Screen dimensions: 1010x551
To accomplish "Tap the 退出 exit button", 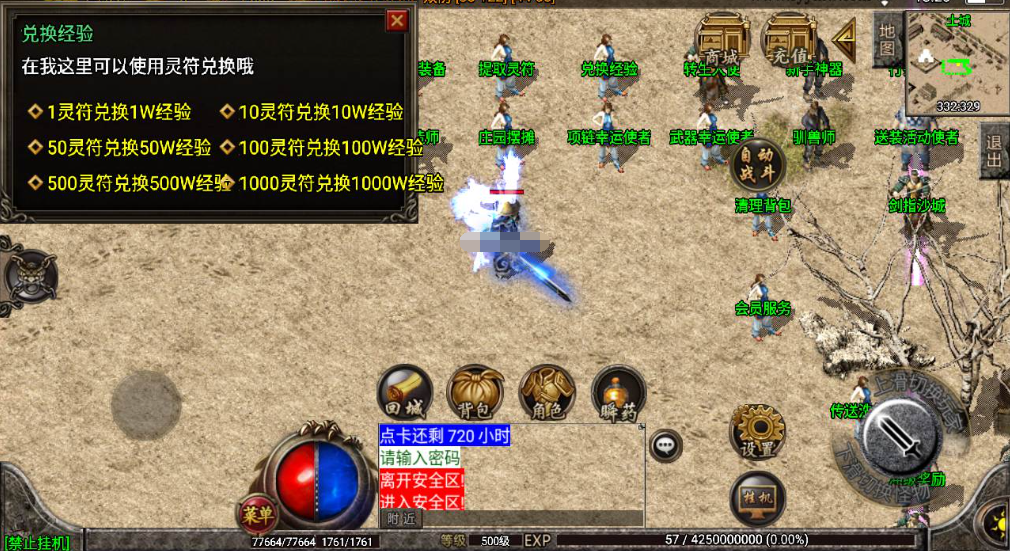I will (x=994, y=150).
